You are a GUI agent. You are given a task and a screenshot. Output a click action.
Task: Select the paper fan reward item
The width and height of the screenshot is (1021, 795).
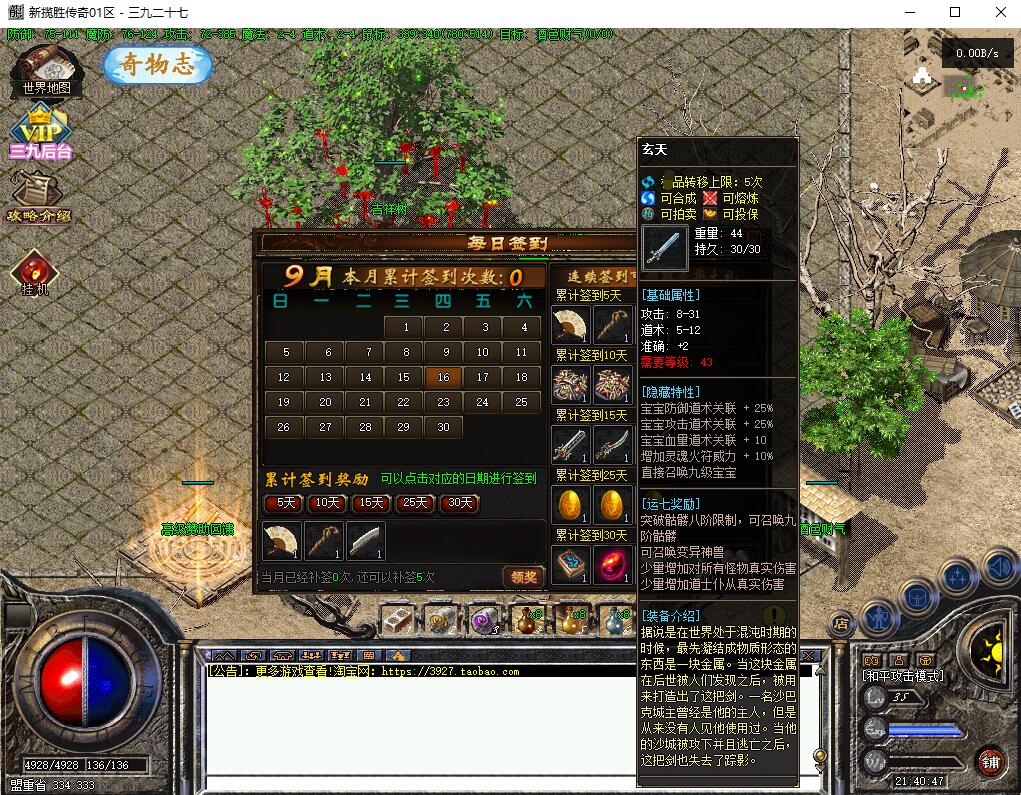280,541
